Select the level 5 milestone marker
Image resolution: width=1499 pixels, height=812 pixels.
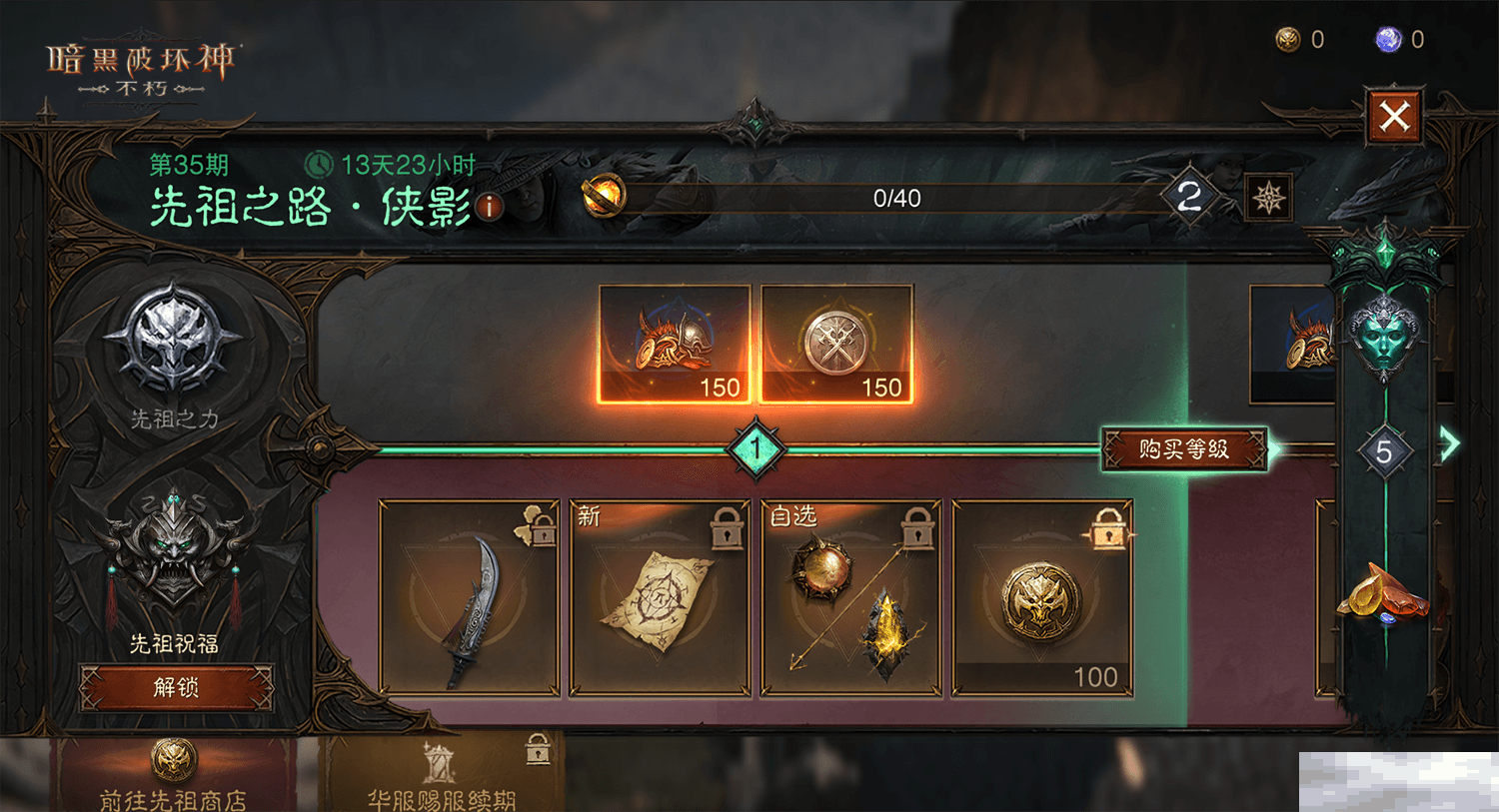1384,452
